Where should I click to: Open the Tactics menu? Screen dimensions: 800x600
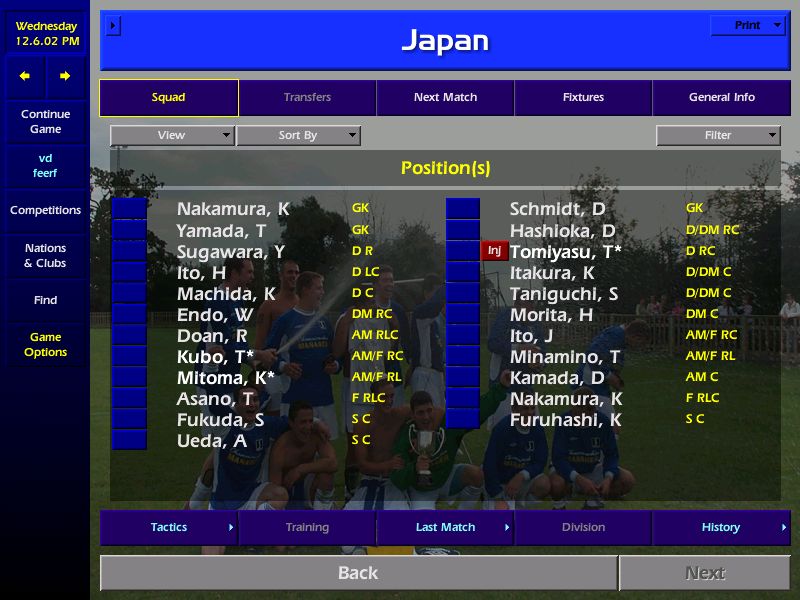pyautogui.click(x=169, y=528)
